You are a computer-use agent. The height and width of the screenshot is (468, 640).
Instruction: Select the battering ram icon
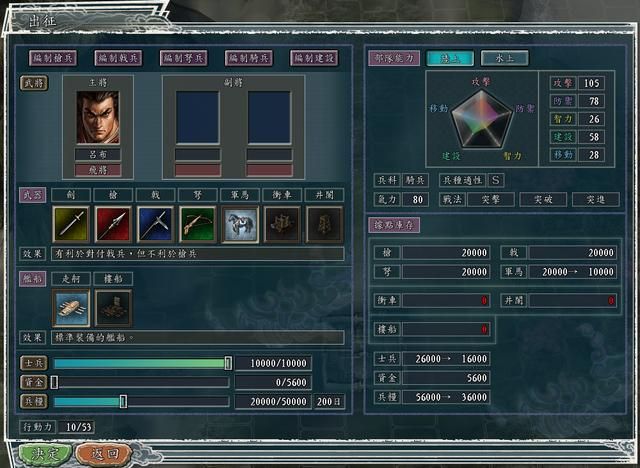coord(282,224)
